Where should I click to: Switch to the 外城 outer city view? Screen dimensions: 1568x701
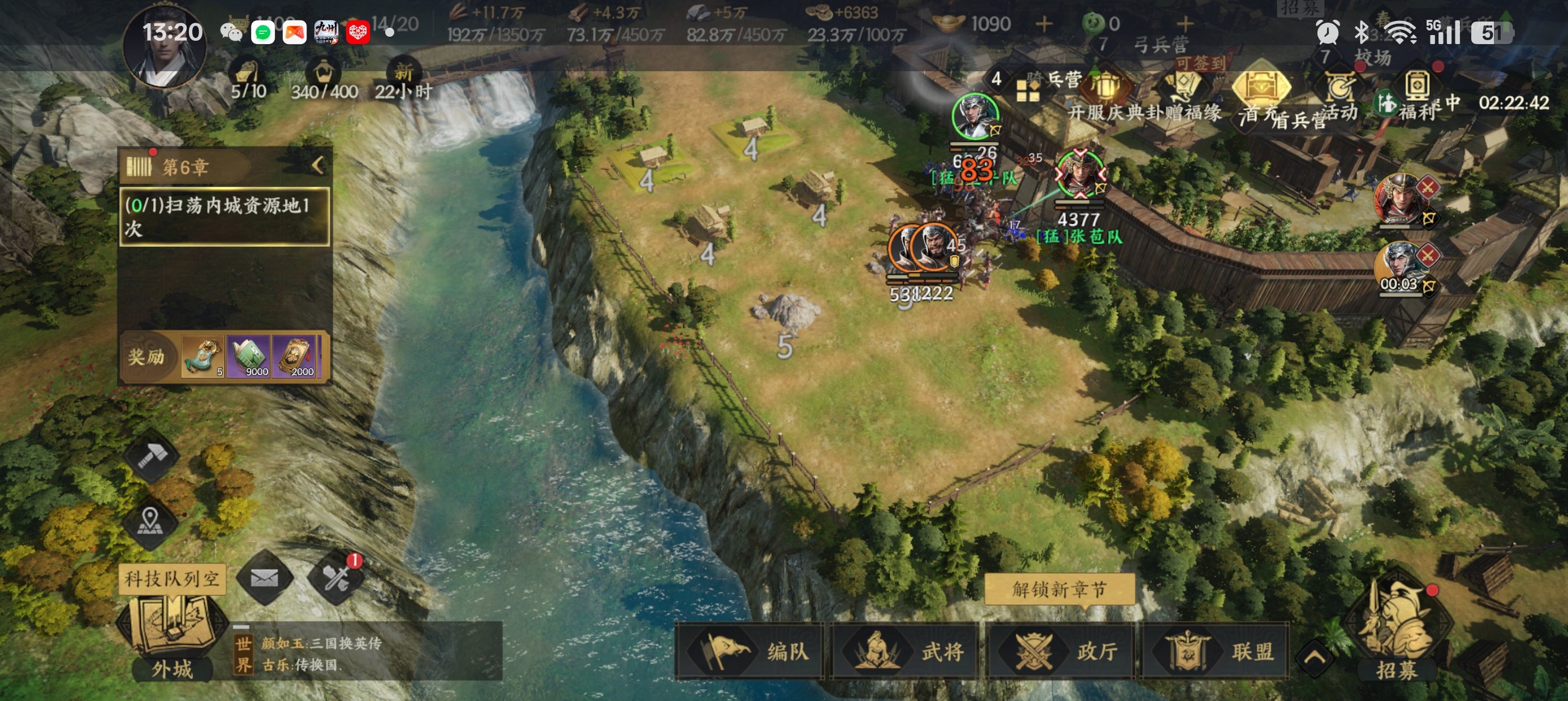point(171,639)
